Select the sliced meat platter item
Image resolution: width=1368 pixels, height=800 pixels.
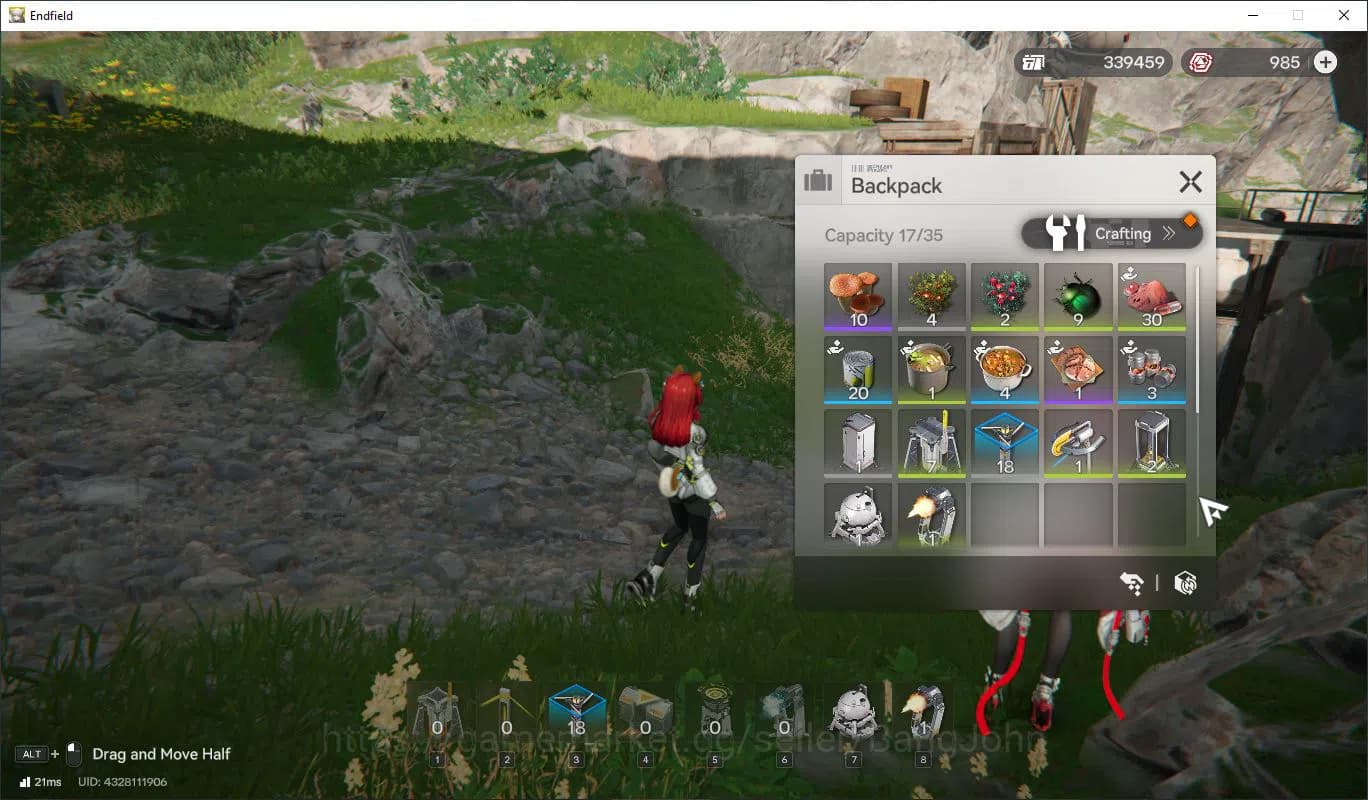click(x=1078, y=369)
